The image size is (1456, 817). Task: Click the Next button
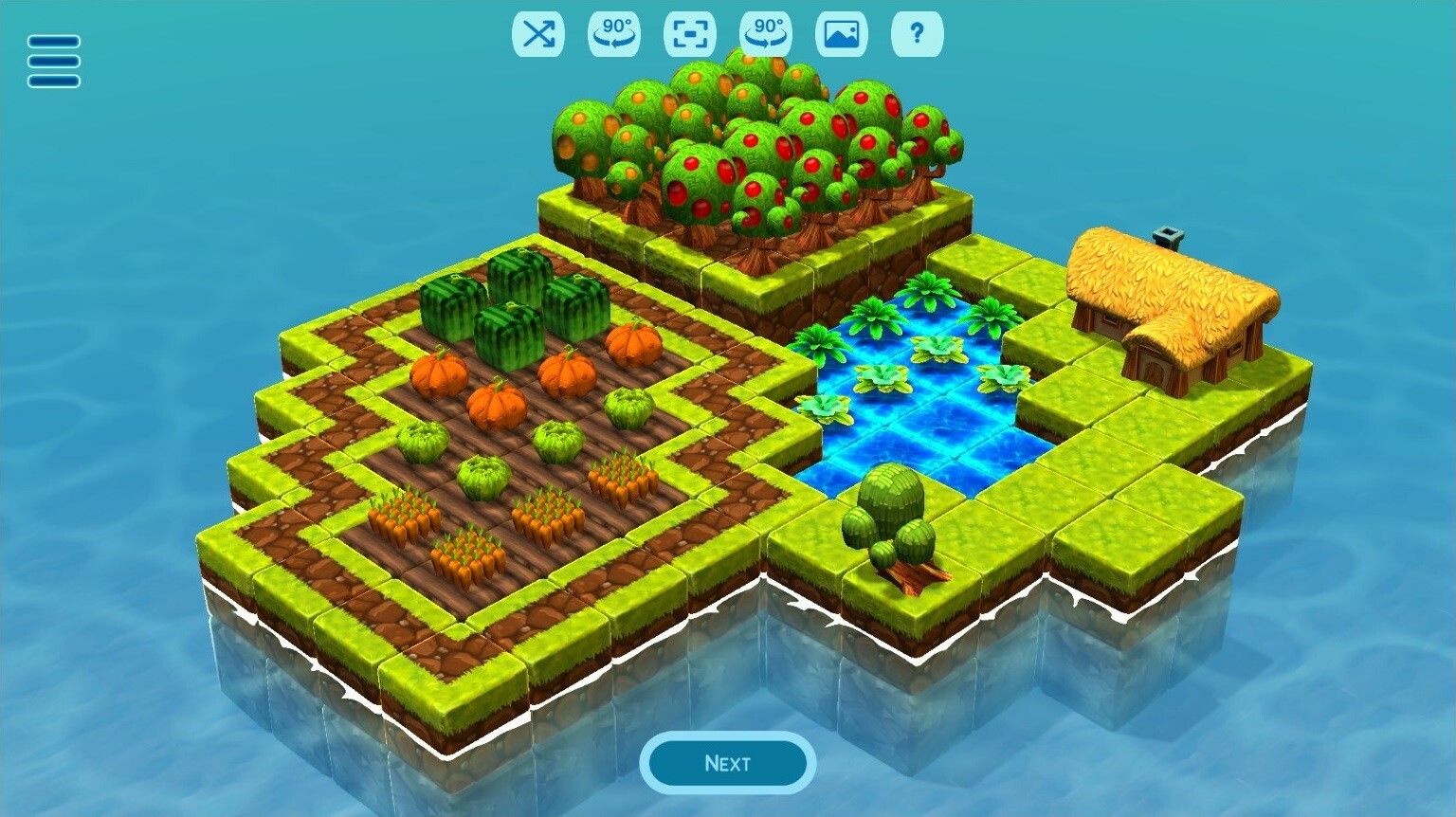click(726, 763)
